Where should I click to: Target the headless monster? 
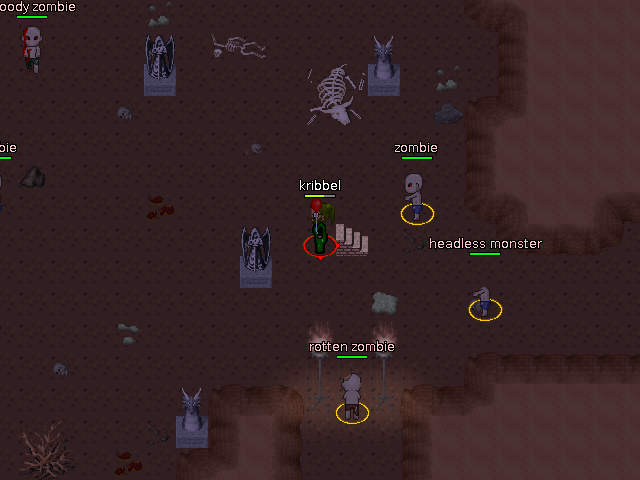485,301
